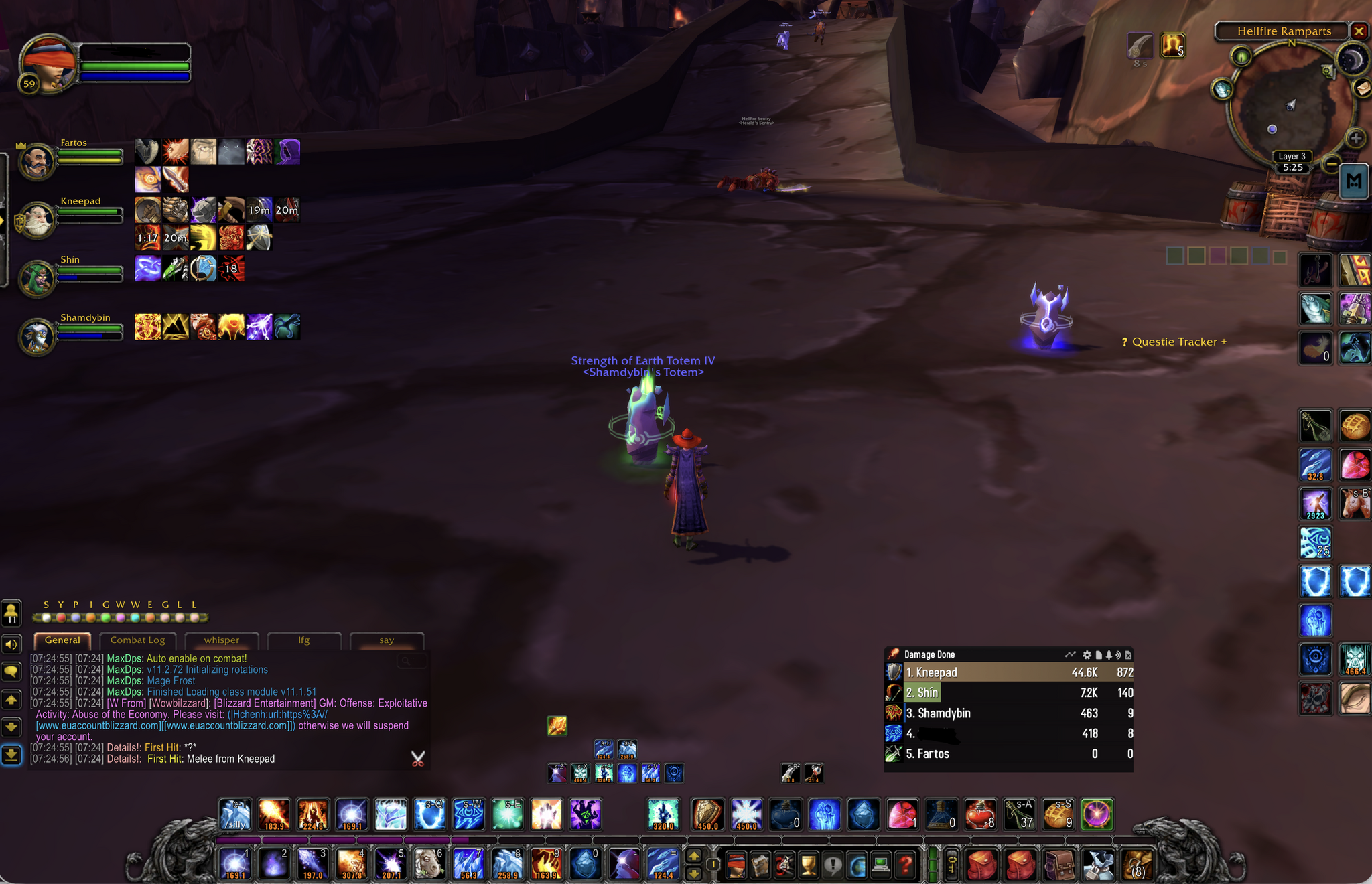The width and height of the screenshot is (1372, 884).
Task: Open the Details damage meter gear settings
Action: 1087,655
